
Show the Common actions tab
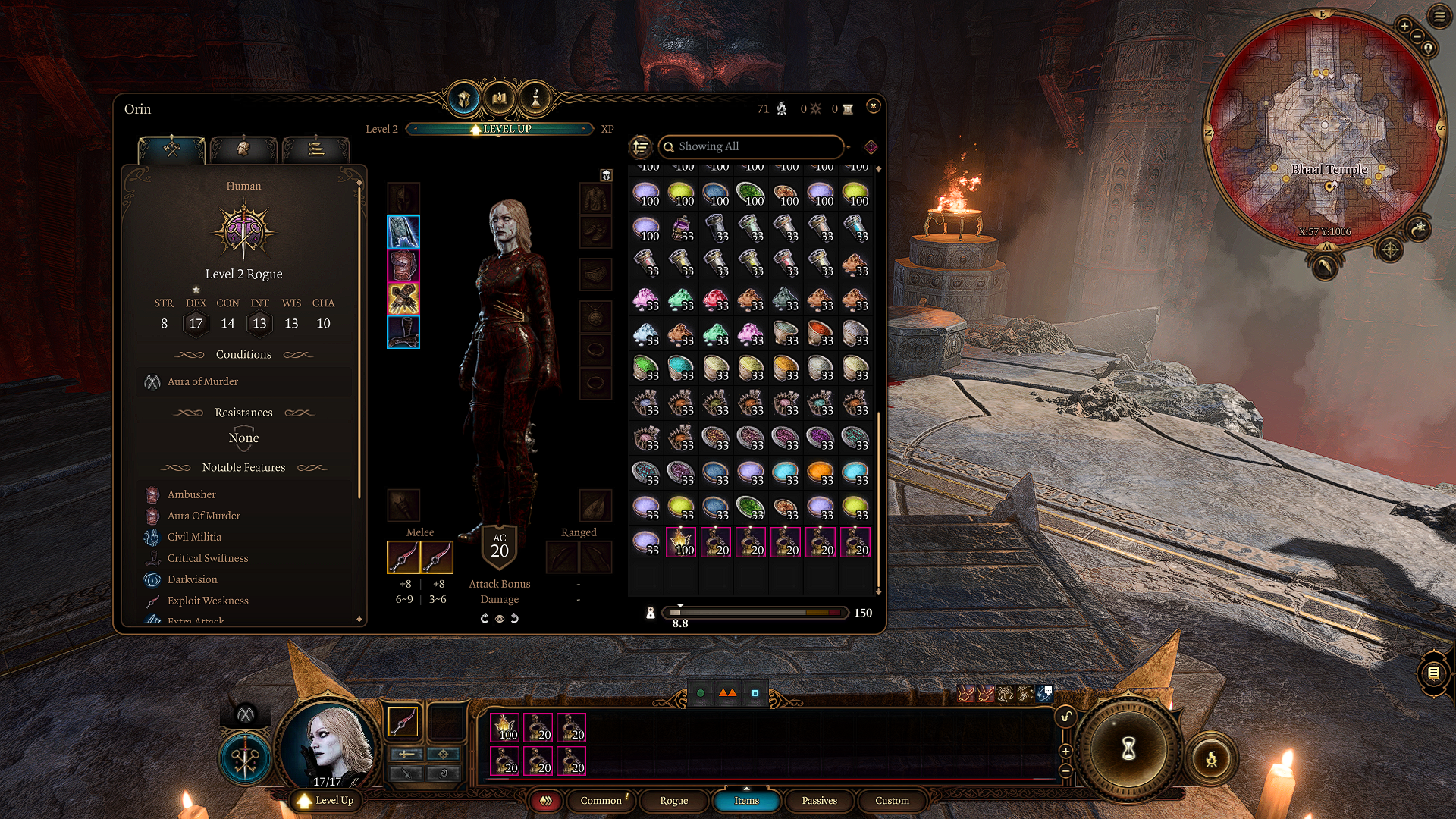click(601, 800)
